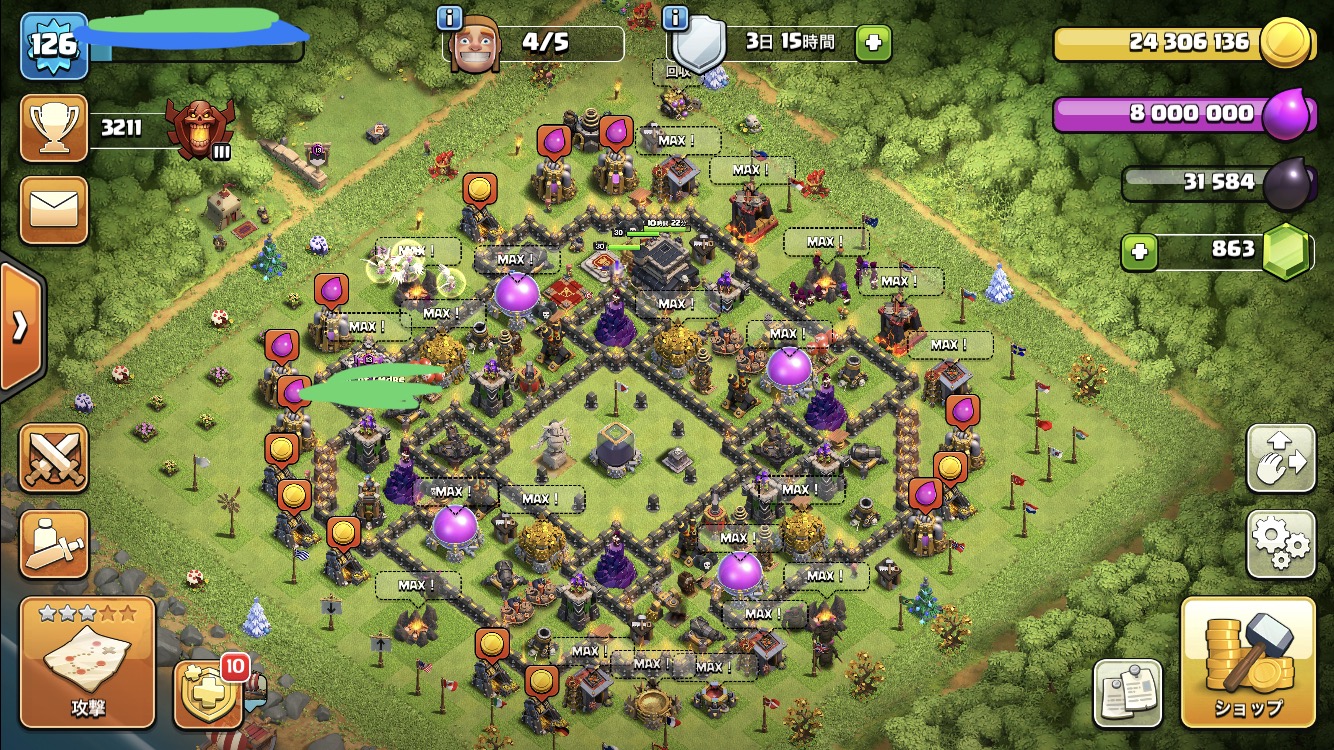Tap the purple elixir drop resource icon
Screen dimensions: 1334x750
(x=1284, y=115)
